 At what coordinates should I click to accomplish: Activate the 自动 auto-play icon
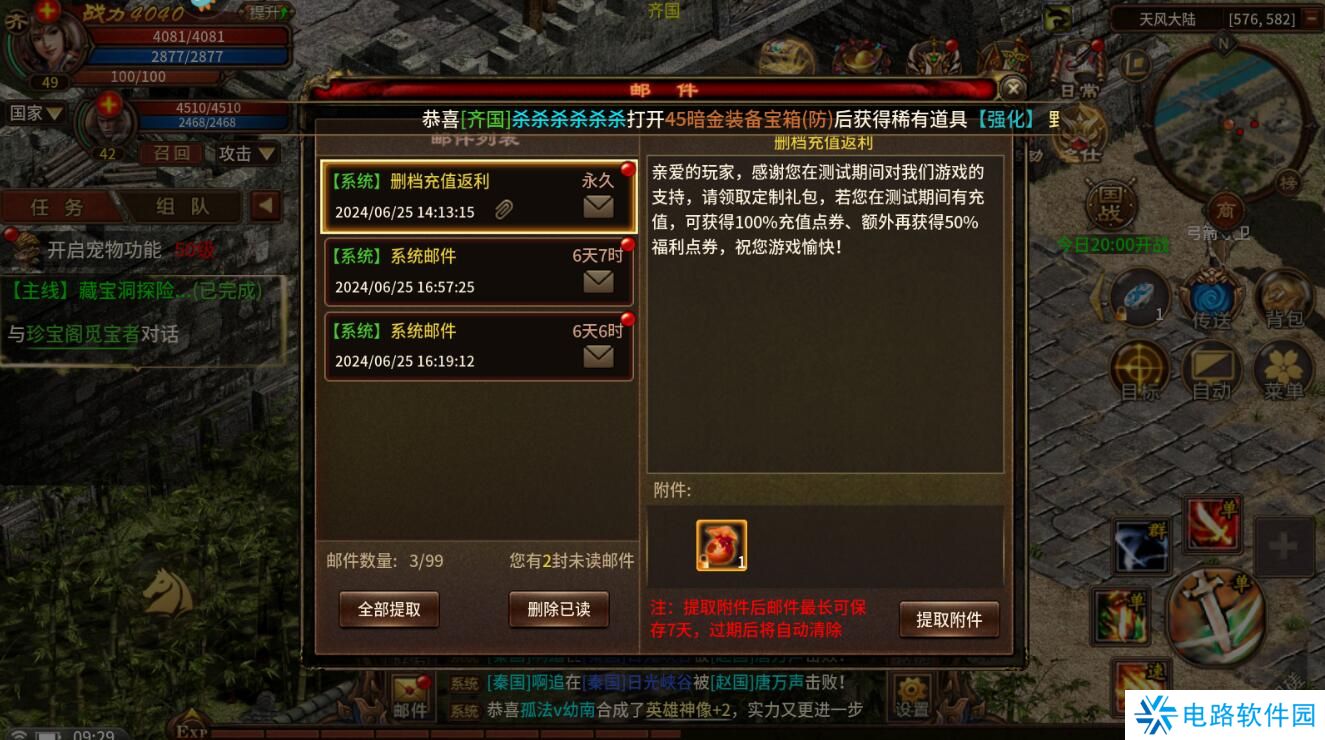(x=1213, y=367)
